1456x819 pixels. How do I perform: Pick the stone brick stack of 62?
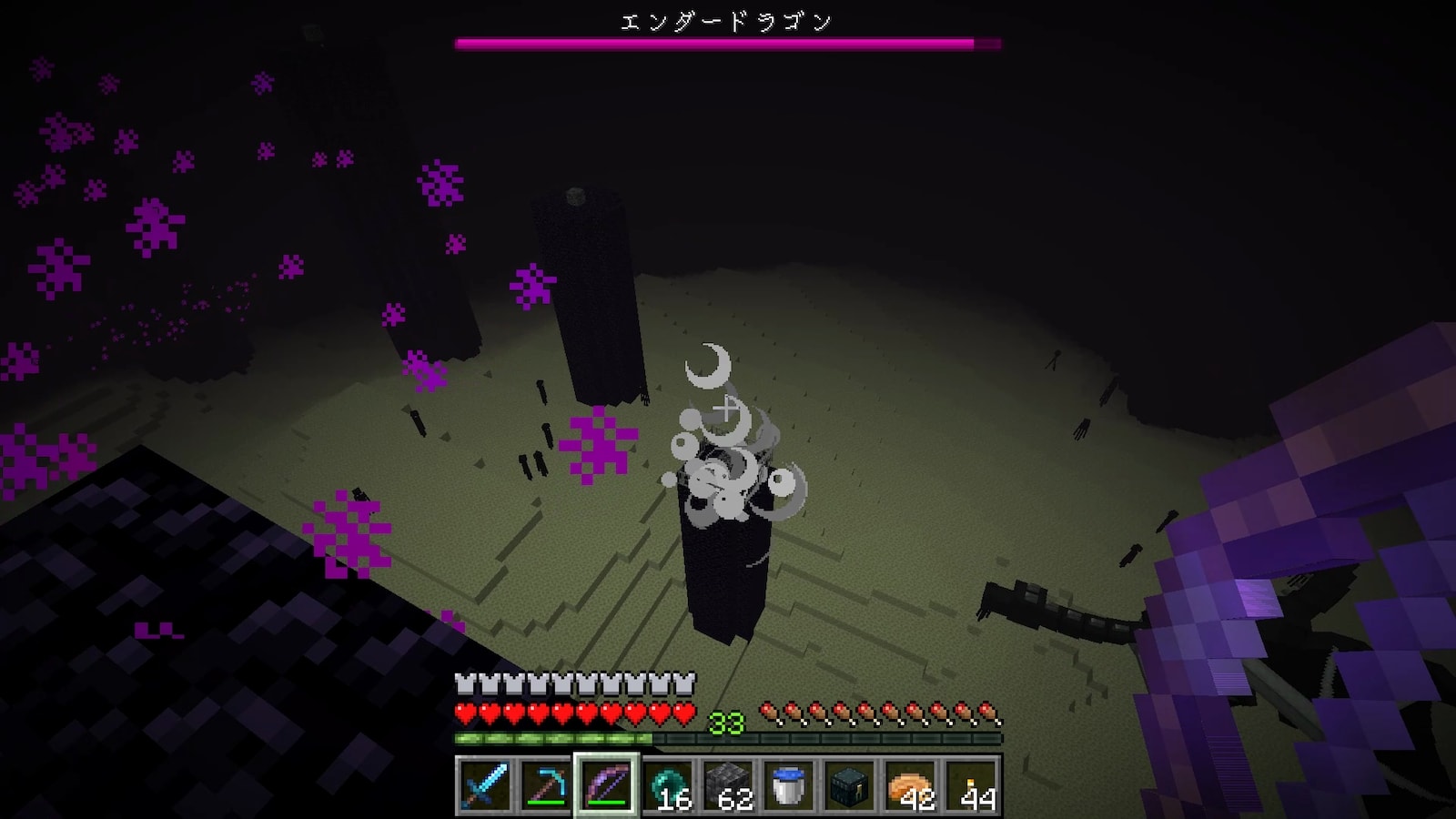click(728, 784)
